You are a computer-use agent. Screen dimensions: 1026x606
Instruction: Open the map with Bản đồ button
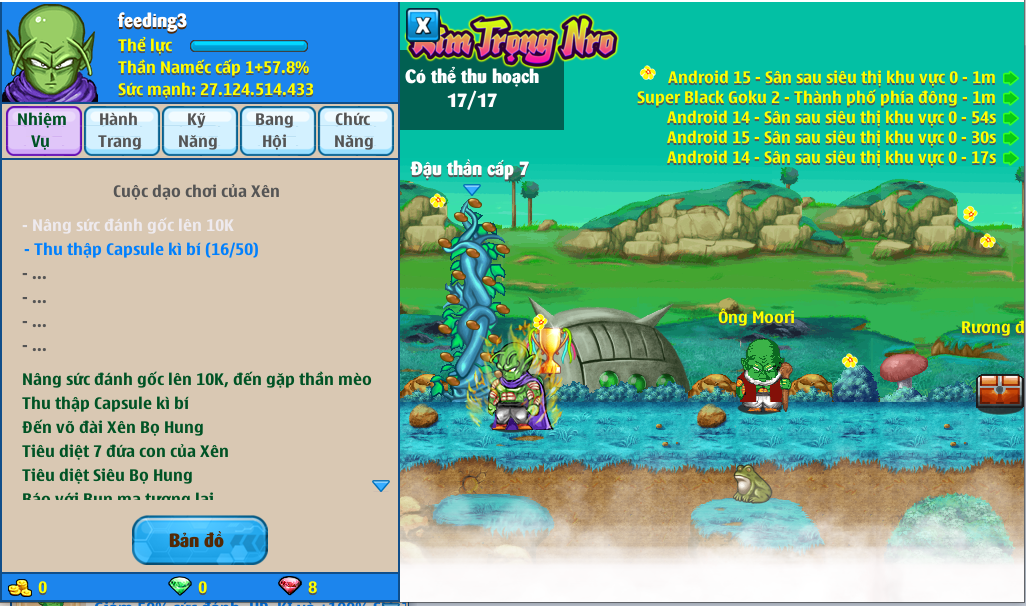(x=199, y=540)
